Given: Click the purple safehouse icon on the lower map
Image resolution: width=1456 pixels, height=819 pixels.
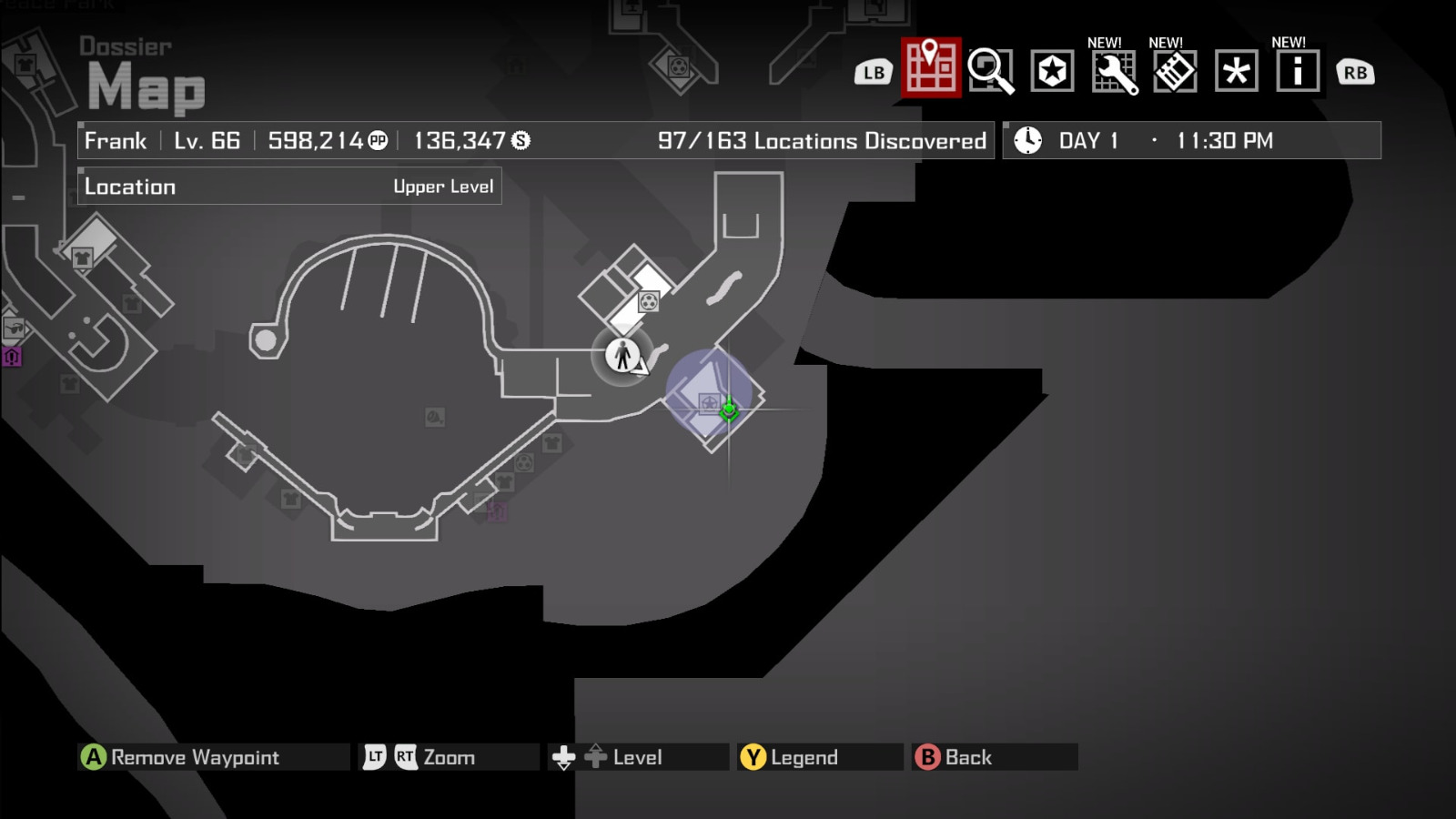Looking at the screenshot, I should click(497, 511).
